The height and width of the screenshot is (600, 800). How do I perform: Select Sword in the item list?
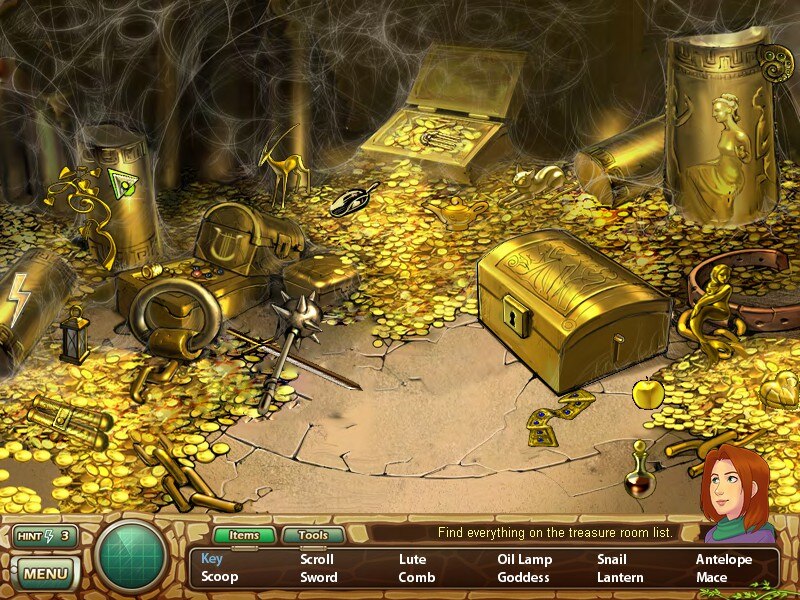[x=319, y=577]
